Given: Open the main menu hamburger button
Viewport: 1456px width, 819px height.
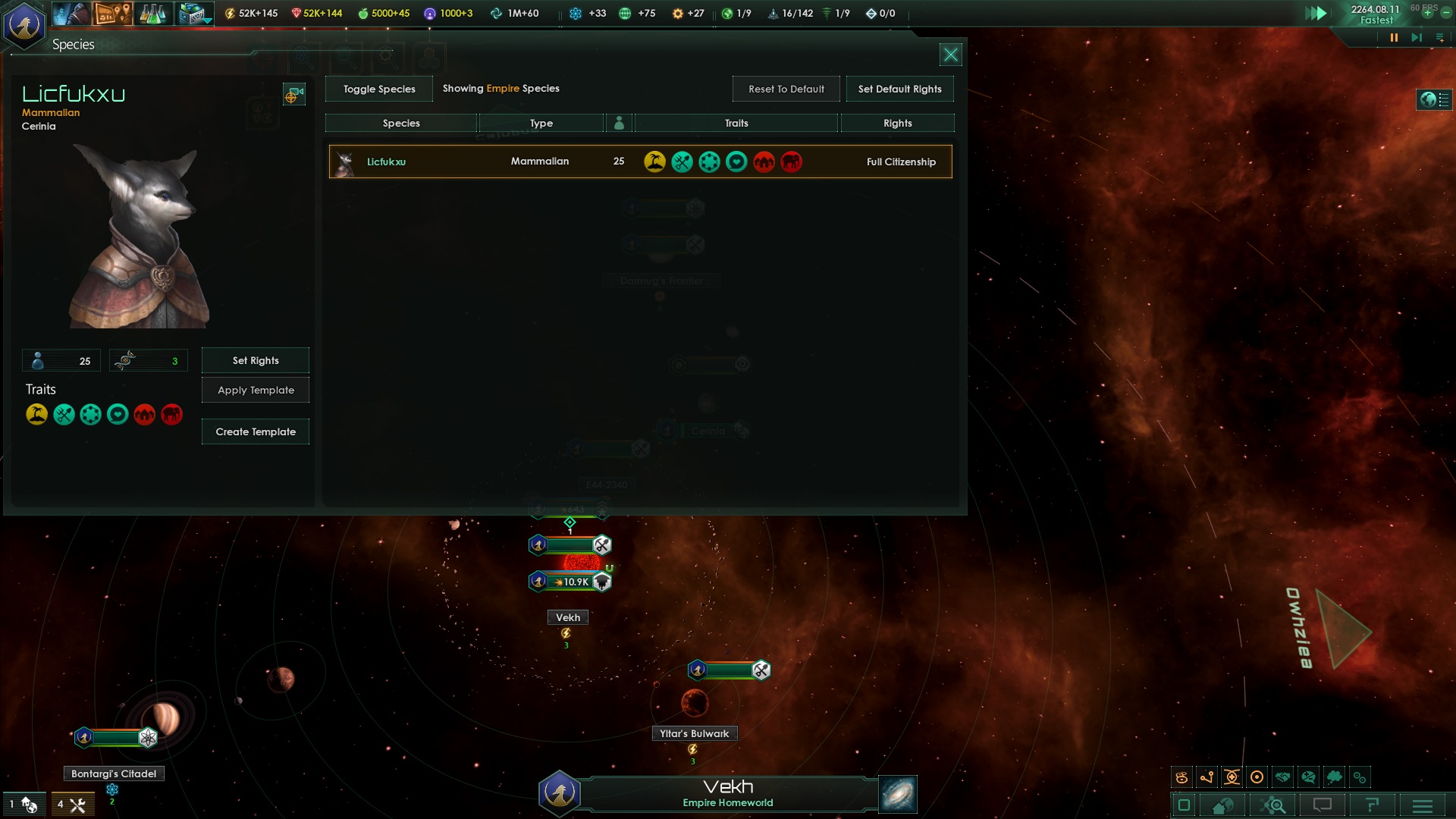Looking at the screenshot, I should point(1422,805).
